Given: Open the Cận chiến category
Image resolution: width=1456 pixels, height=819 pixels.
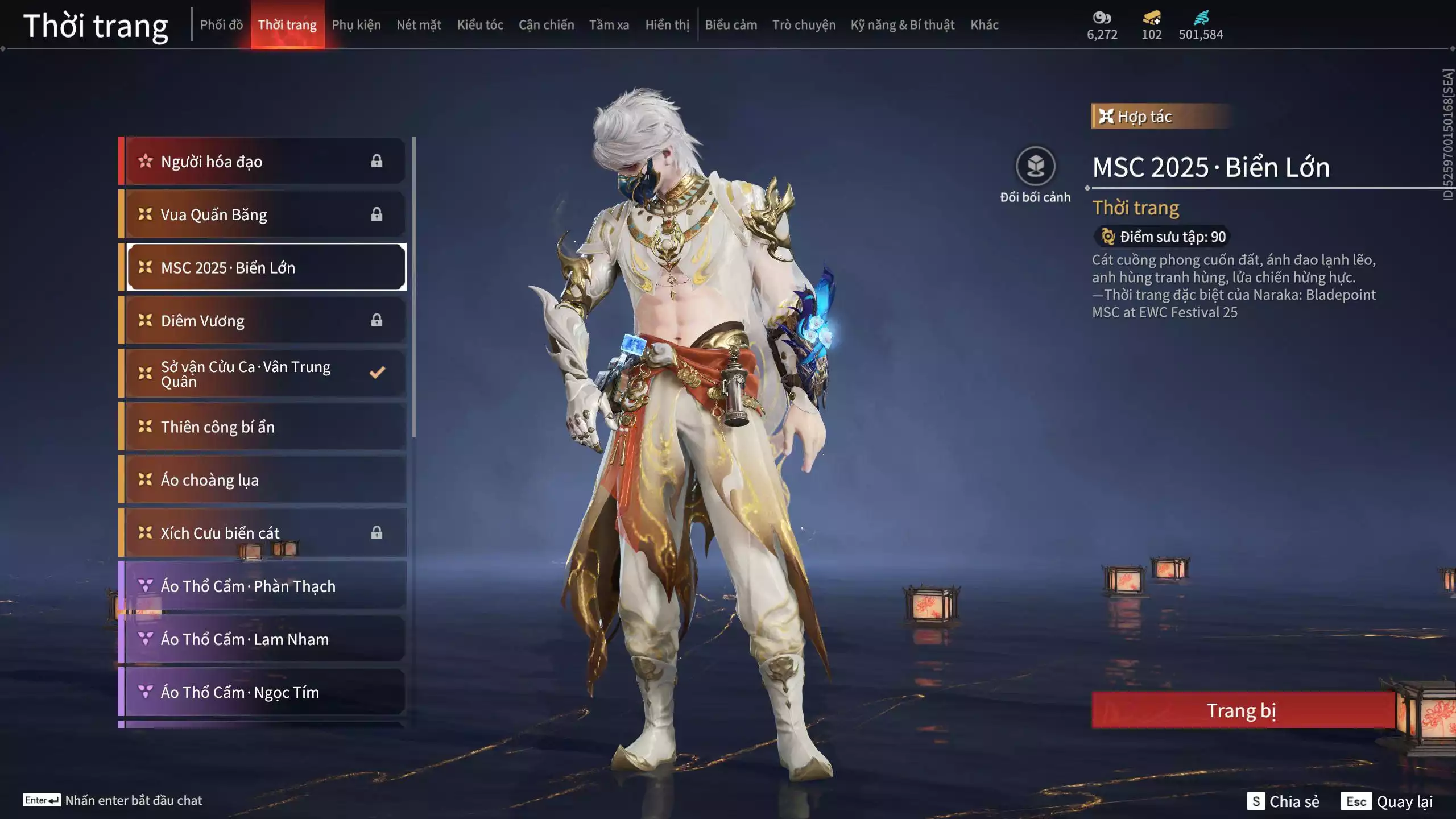Looking at the screenshot, I should [546, 25].
